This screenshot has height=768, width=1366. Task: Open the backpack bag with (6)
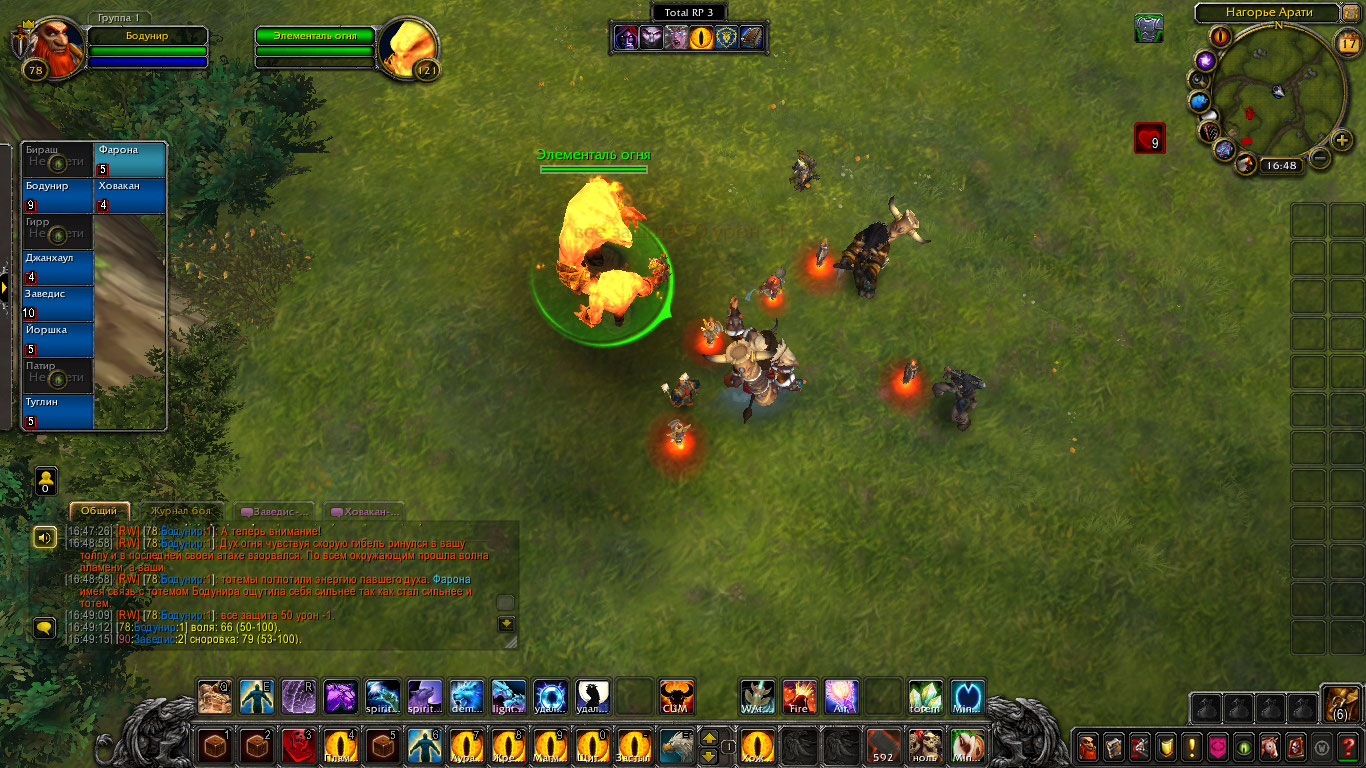click(x=1340, y=704)
